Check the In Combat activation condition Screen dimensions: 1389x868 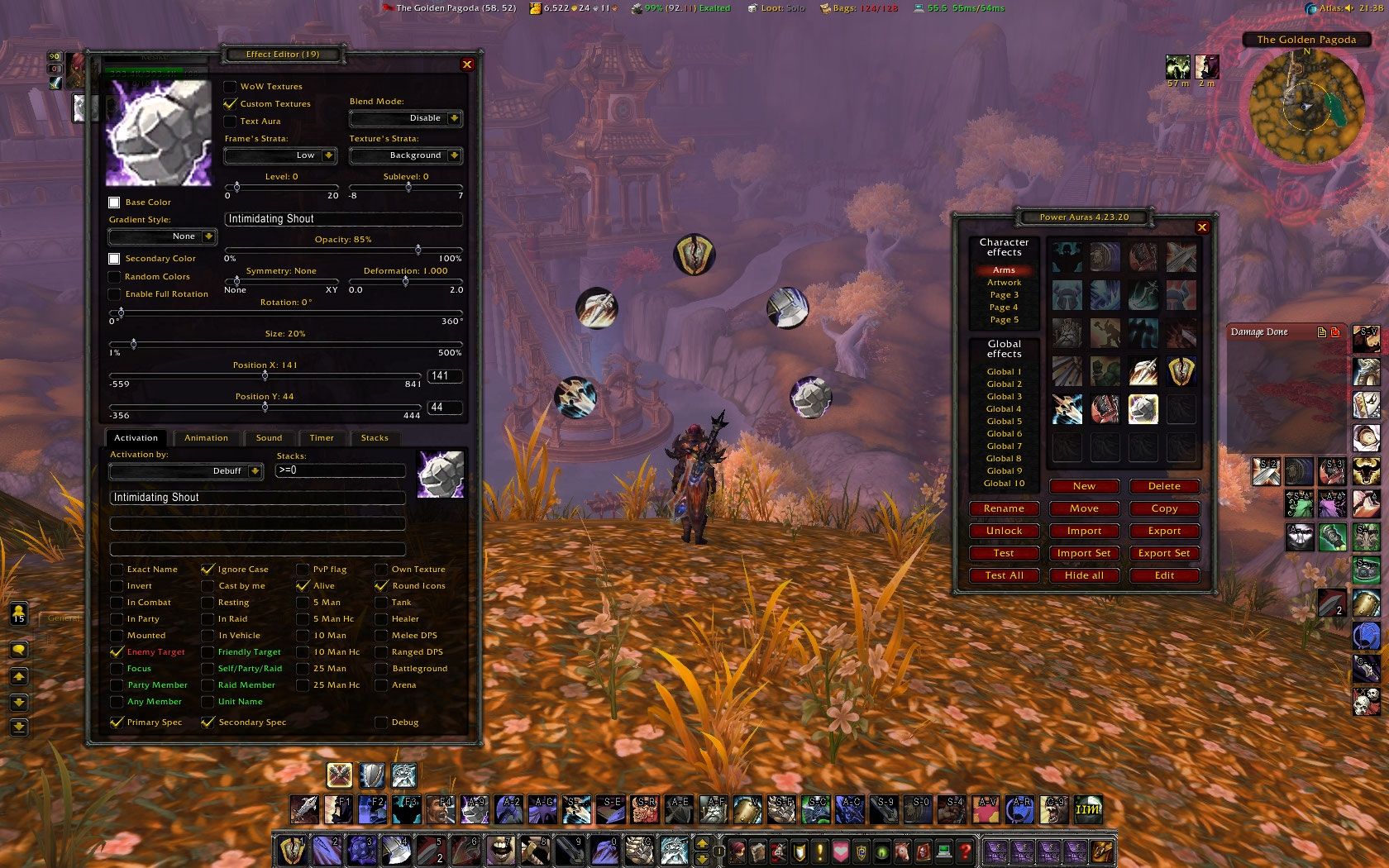[x=117, y=602]
